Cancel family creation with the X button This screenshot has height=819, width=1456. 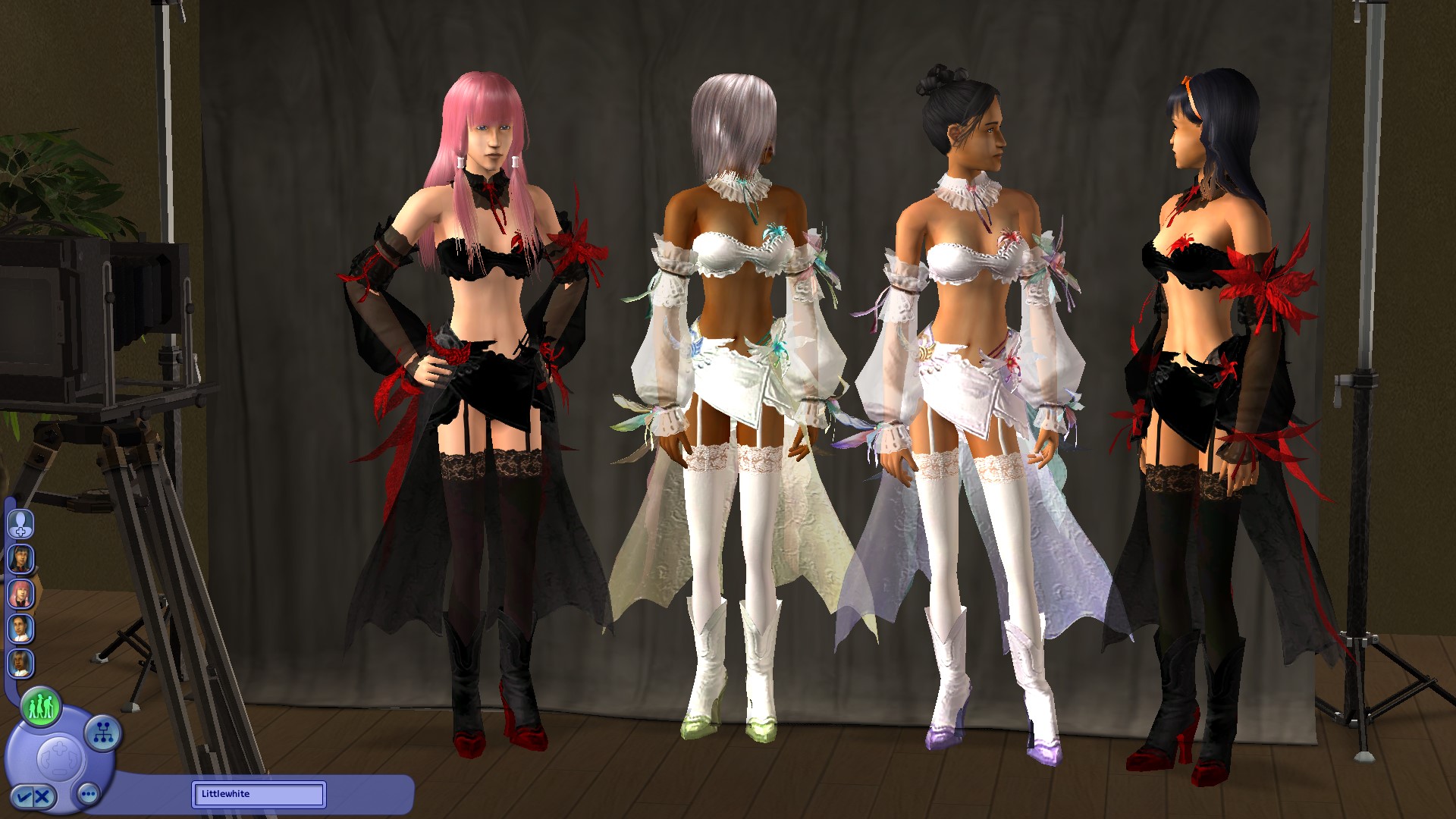43,796
